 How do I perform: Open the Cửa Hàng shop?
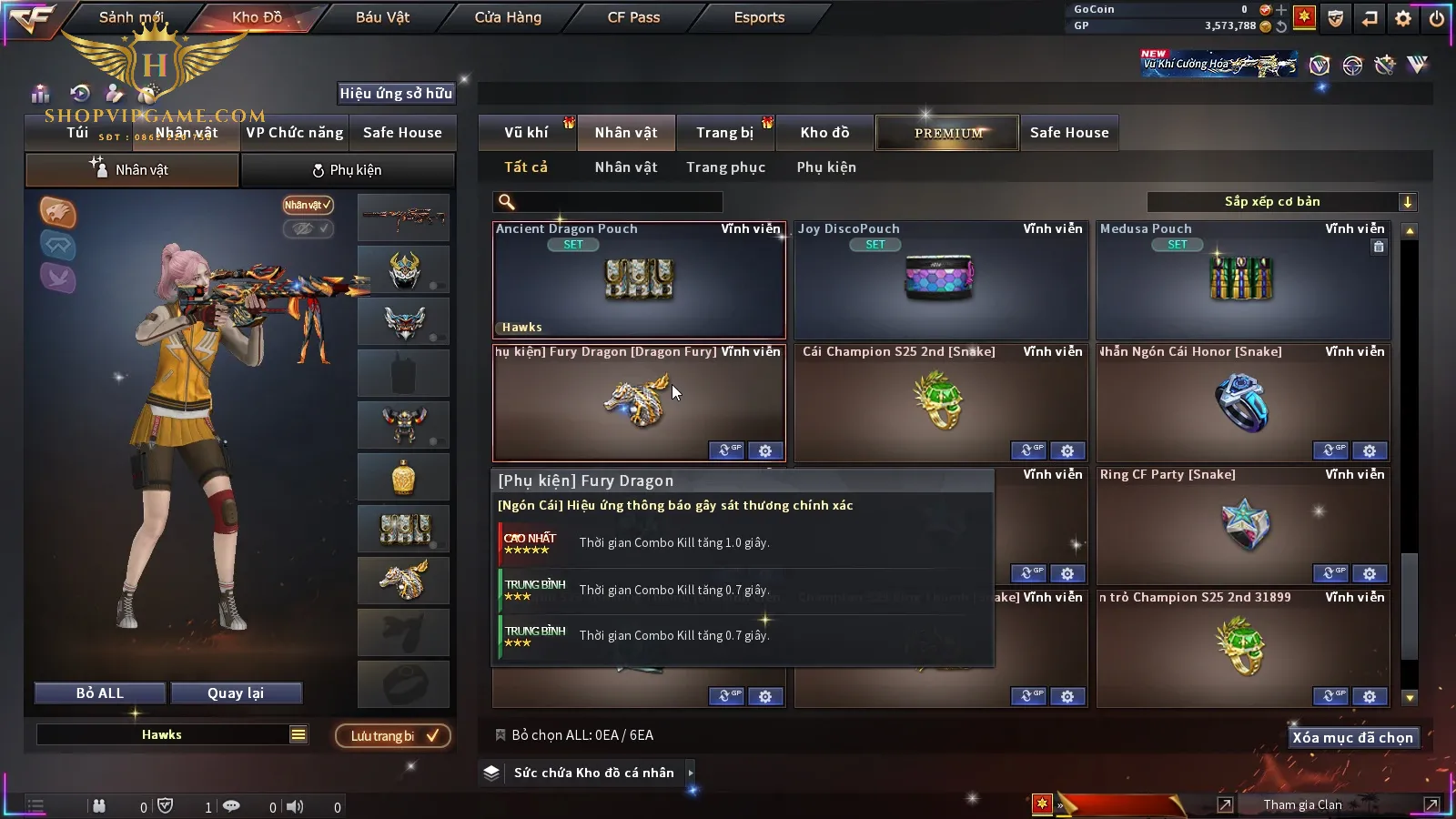tap(508, 17)
